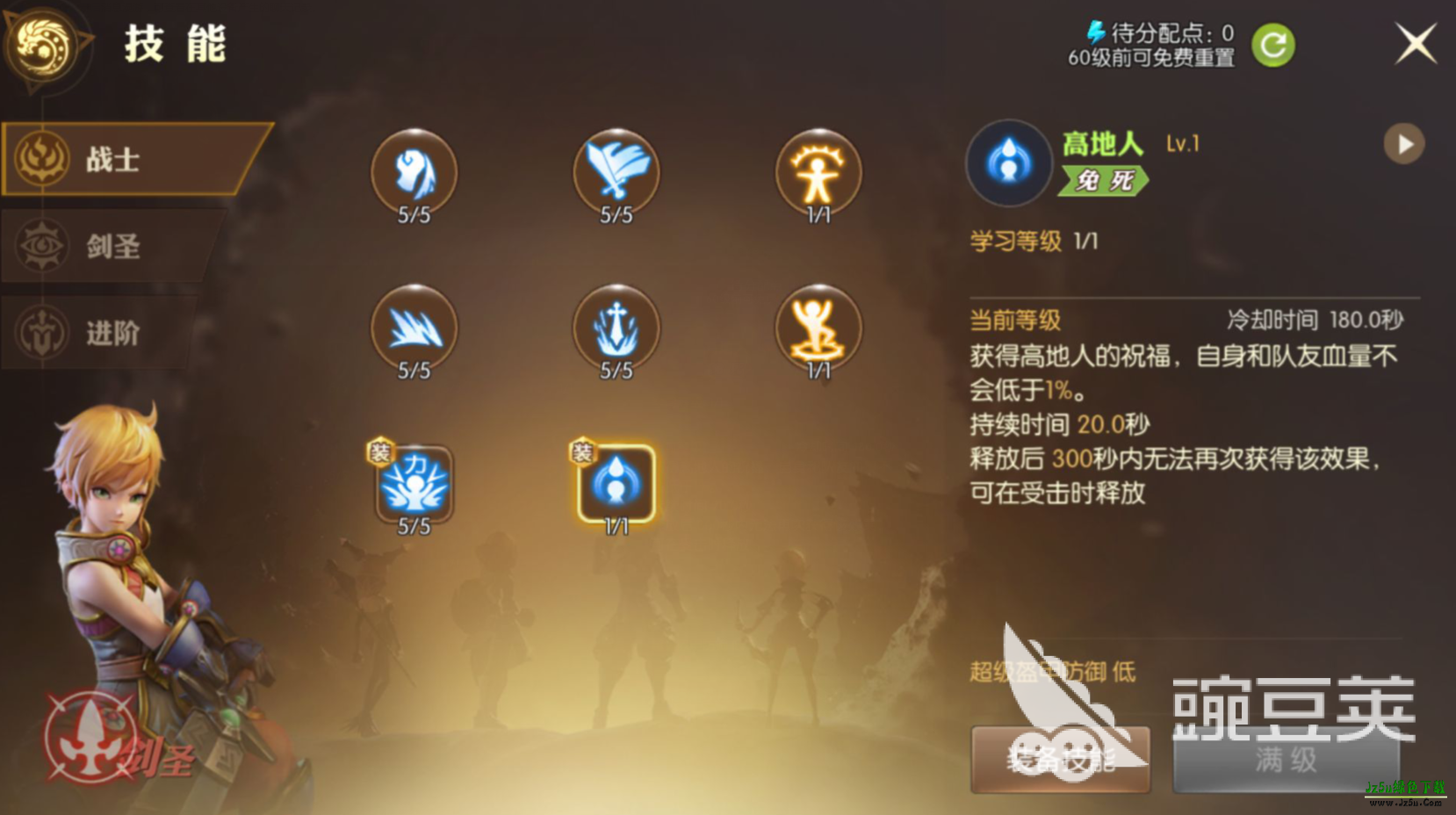The height and width of the screenshot is (815, 1456).
Task: Play the skill preview with the arrow button
Action: click(1403, 144)
